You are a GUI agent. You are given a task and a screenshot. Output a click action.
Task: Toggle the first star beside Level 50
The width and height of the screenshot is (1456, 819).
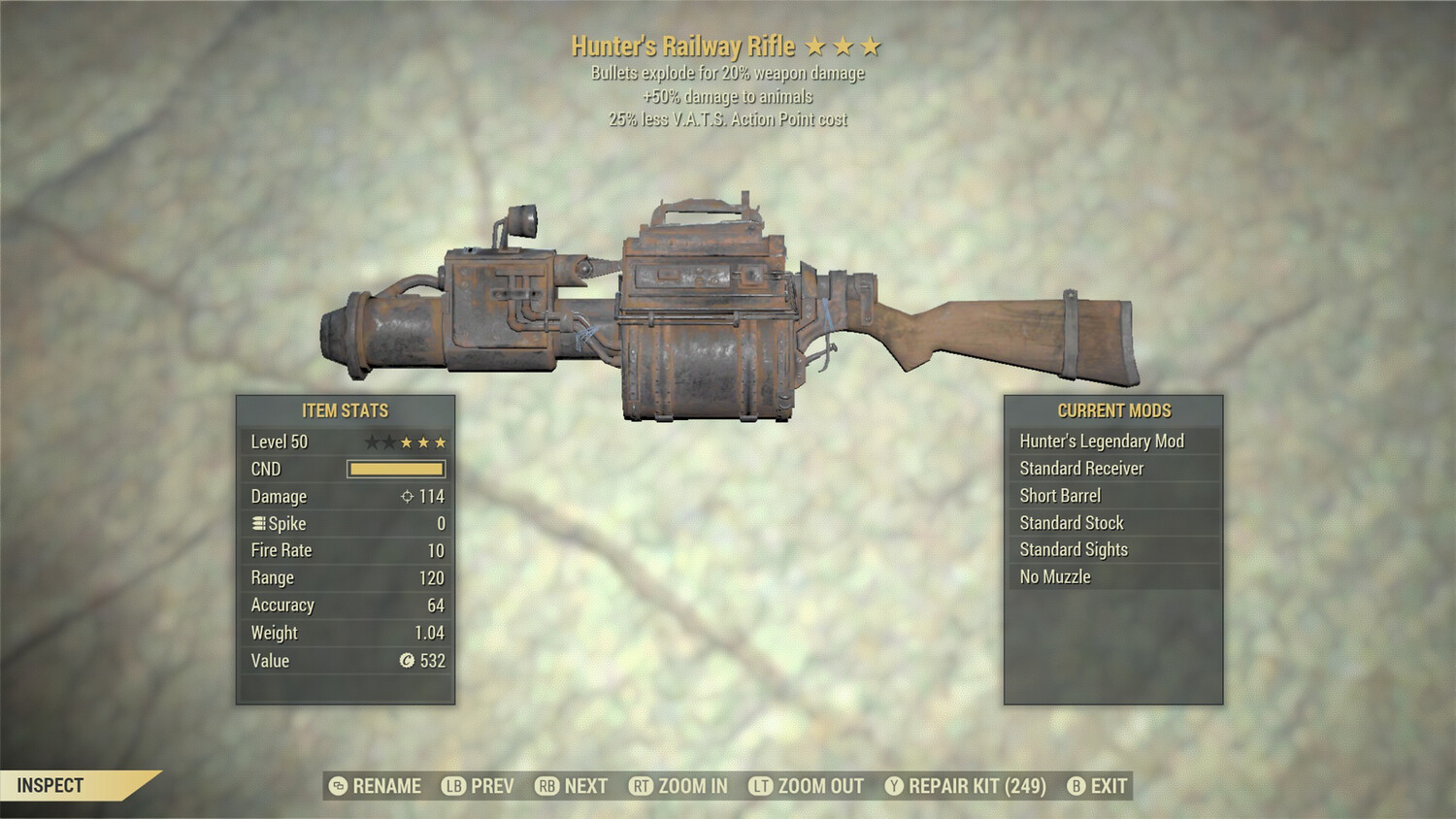pyautogui.click(x=373, y=442)
